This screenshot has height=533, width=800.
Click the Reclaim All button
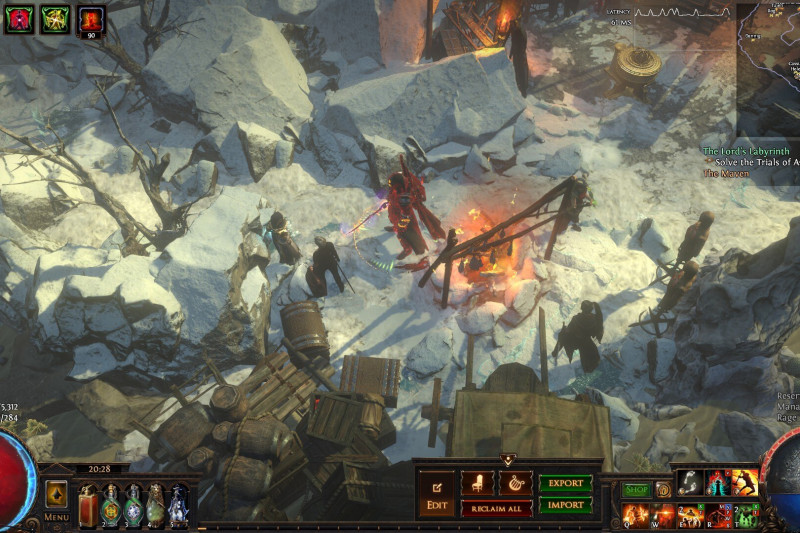pyautogui.click(x=496, y=508)
